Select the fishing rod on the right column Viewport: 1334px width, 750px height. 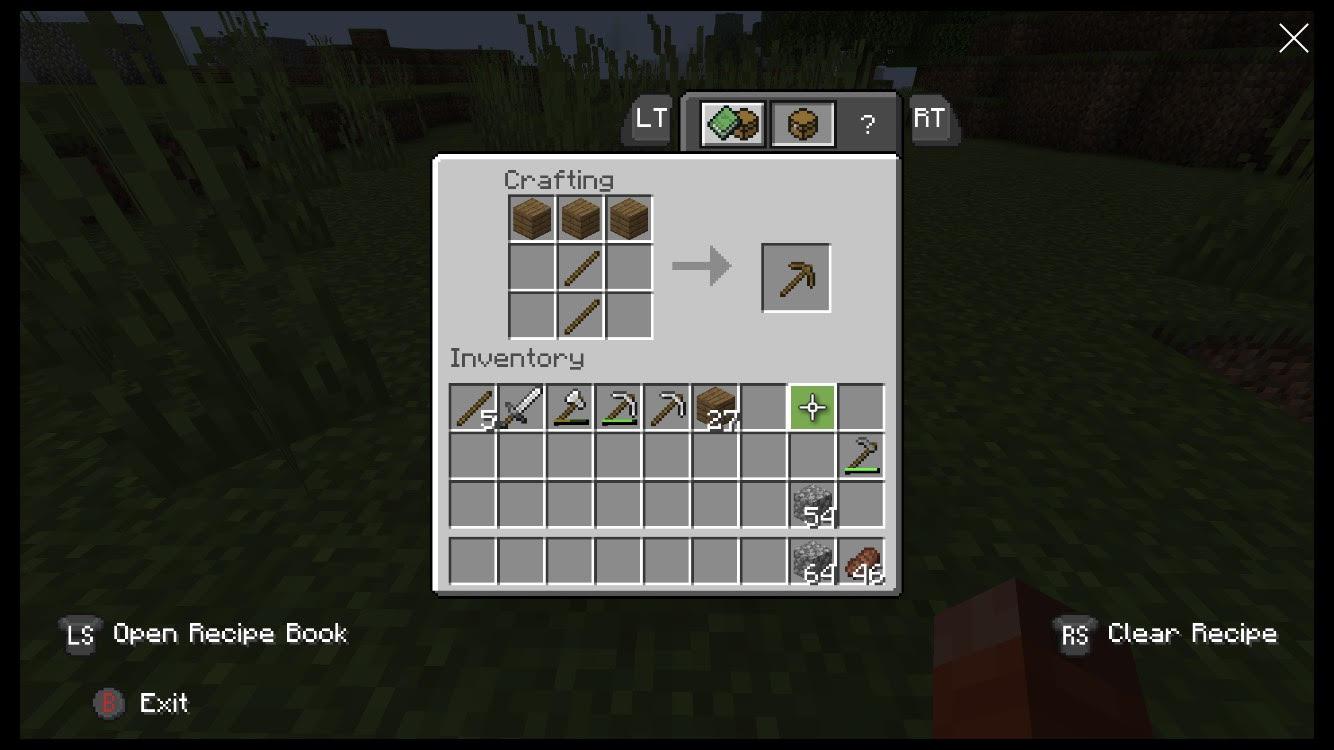pos(861,456)
